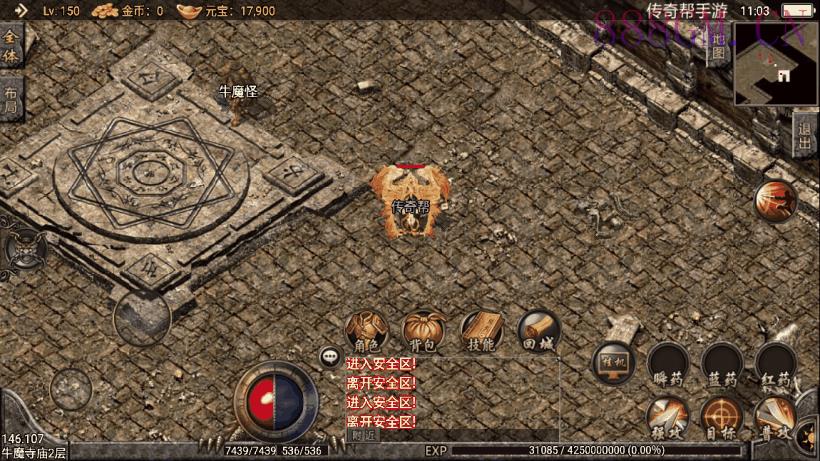Screen dimensions: 820x461
Task: Activate the red slashing warrior skill icon
Action: click(775, 200)
